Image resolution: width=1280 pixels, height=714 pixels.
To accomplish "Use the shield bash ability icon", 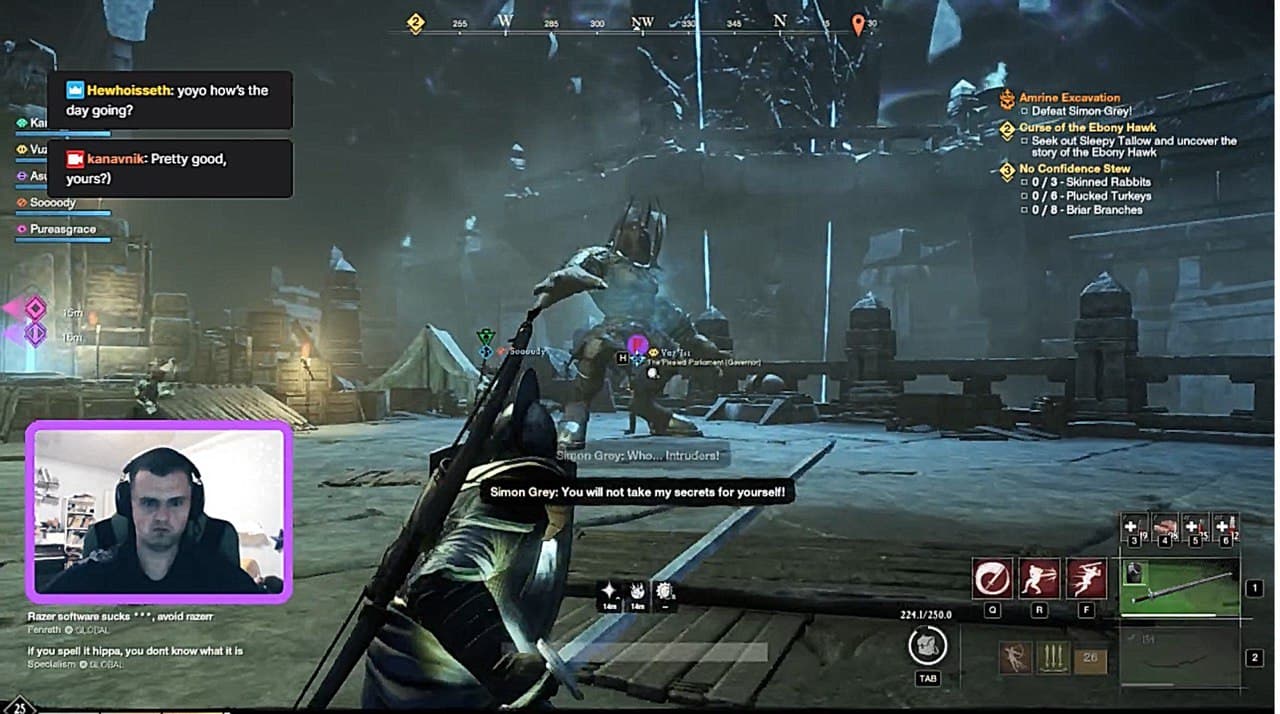I will 1039,579.
